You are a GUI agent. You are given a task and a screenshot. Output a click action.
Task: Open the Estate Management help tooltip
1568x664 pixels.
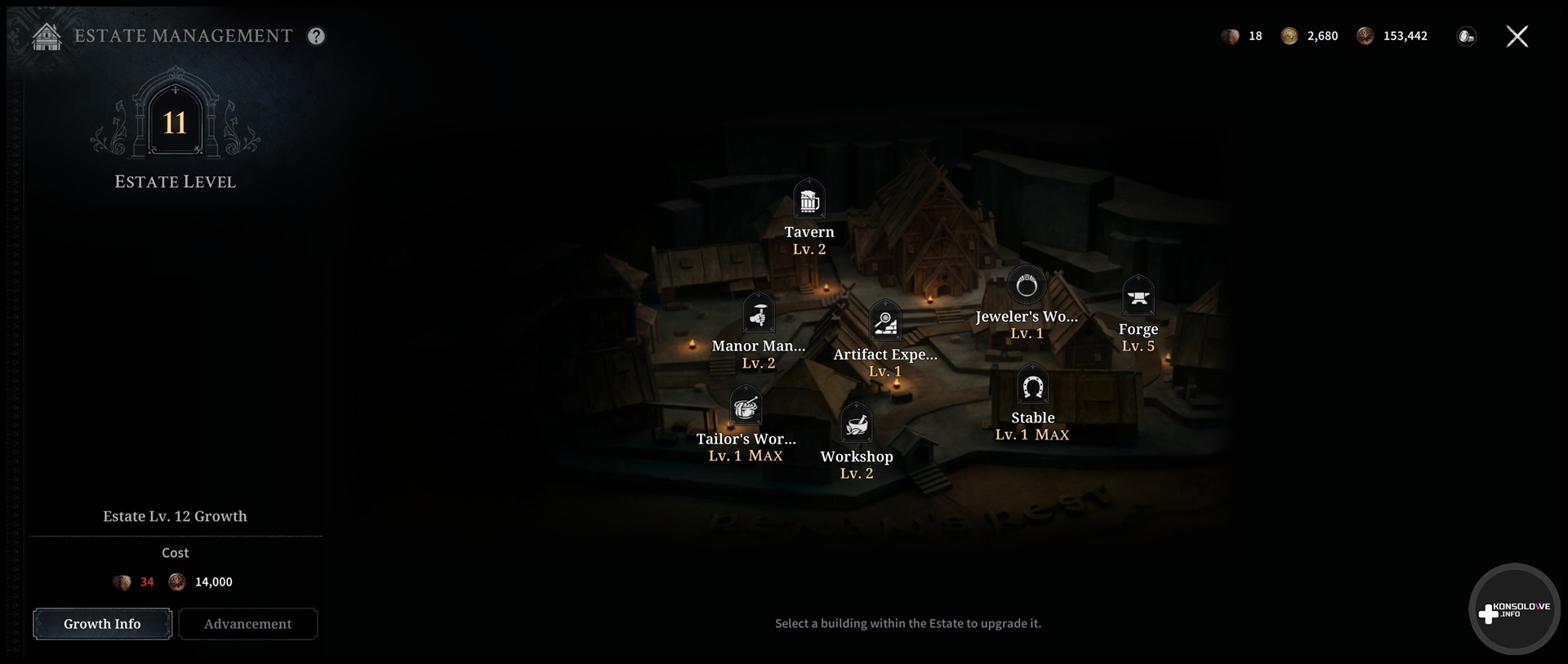(x=316, y=36)
